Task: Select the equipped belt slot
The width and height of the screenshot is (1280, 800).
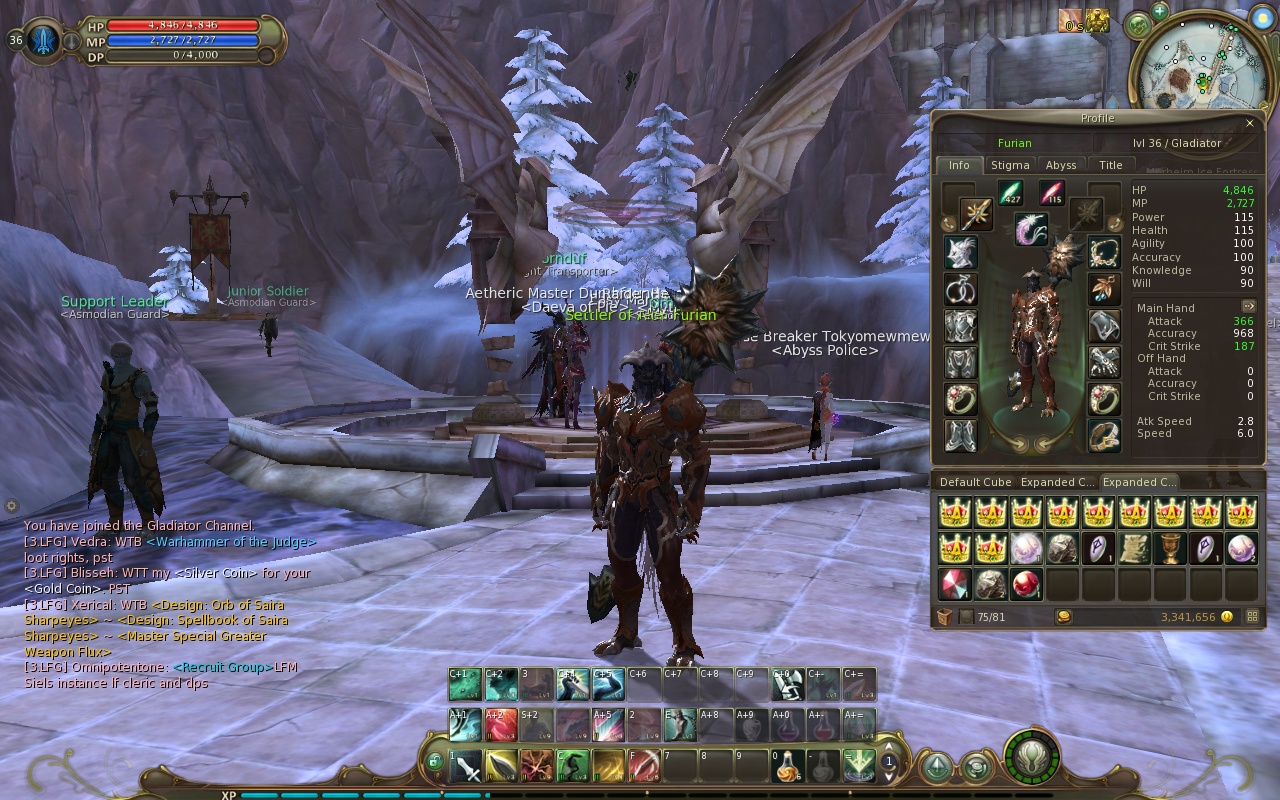Action: pyautogui.click(x=1104, y=435)
